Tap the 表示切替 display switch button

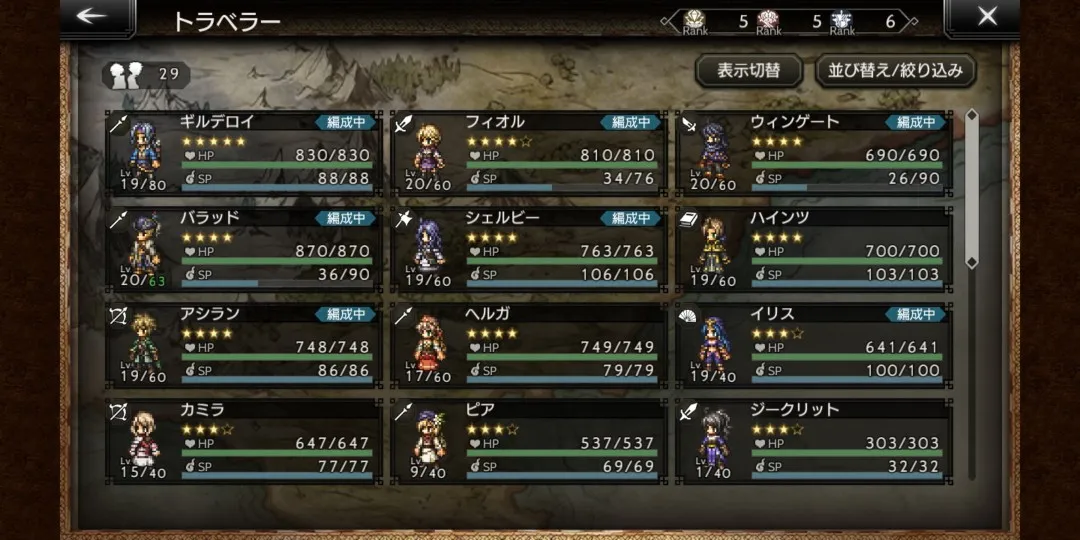tap(748, 71)
